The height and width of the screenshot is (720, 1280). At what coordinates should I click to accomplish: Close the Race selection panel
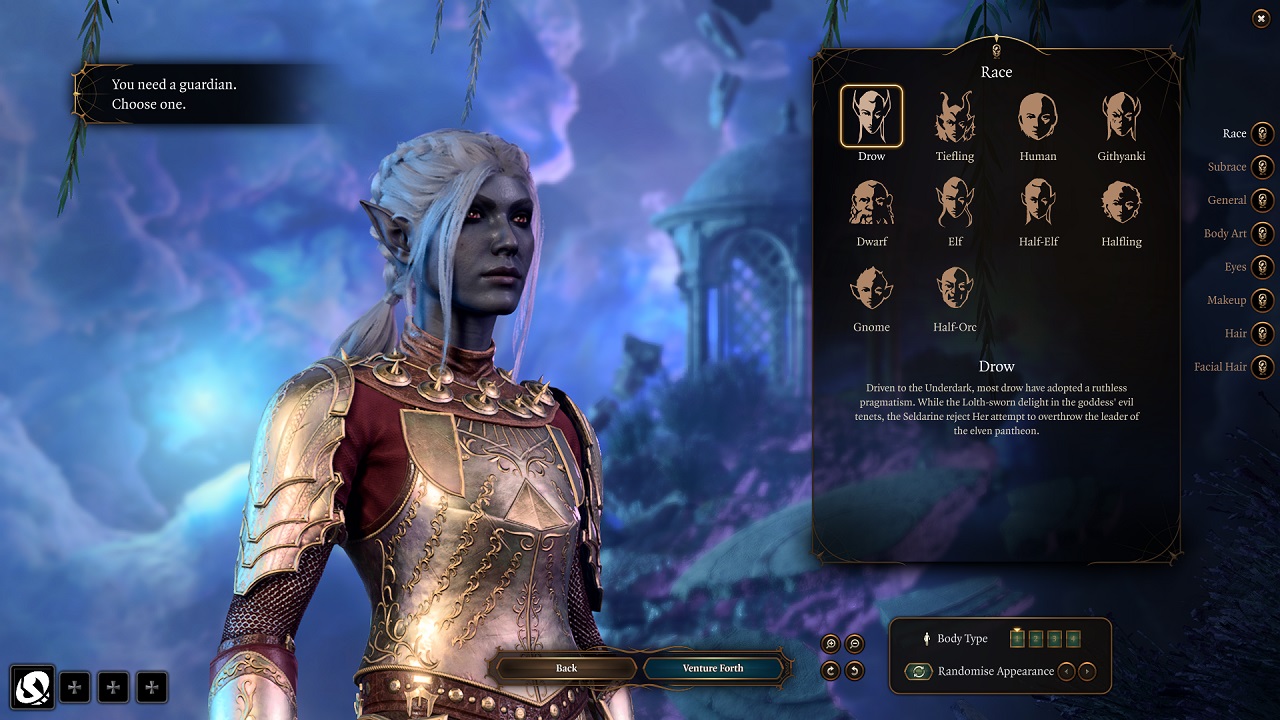coord(1260,19)
